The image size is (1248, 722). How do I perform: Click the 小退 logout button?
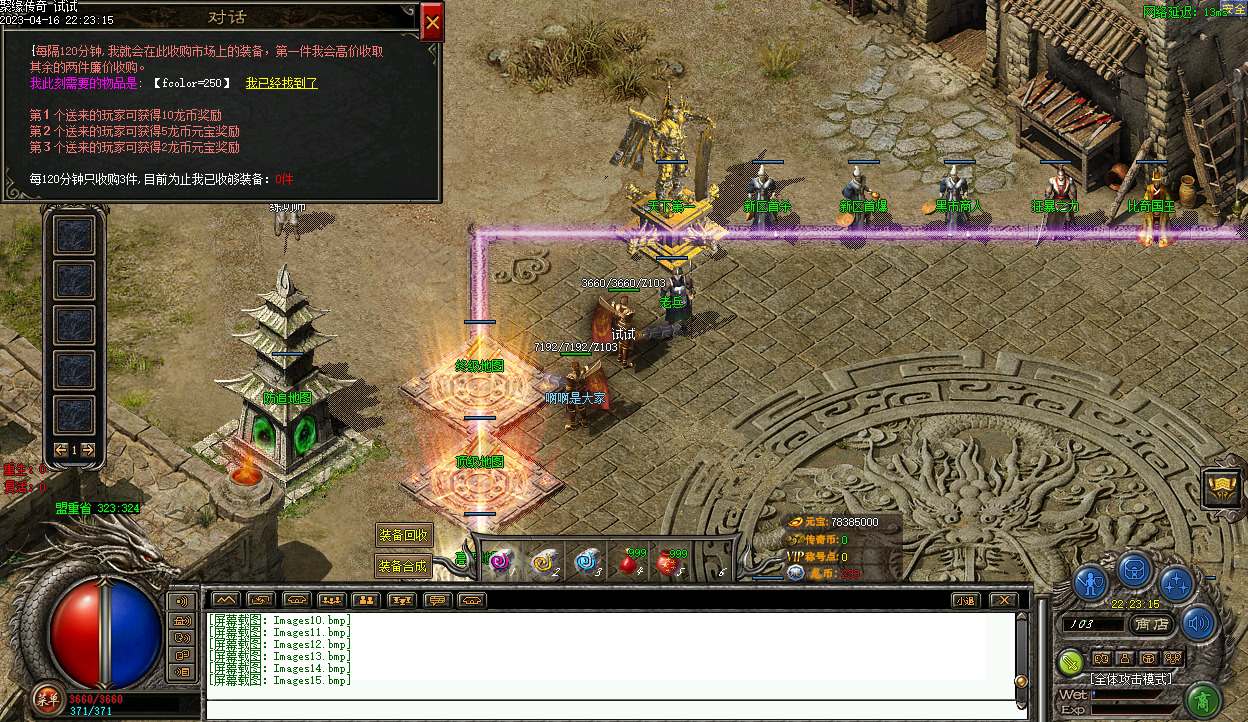tap(964, 600)
